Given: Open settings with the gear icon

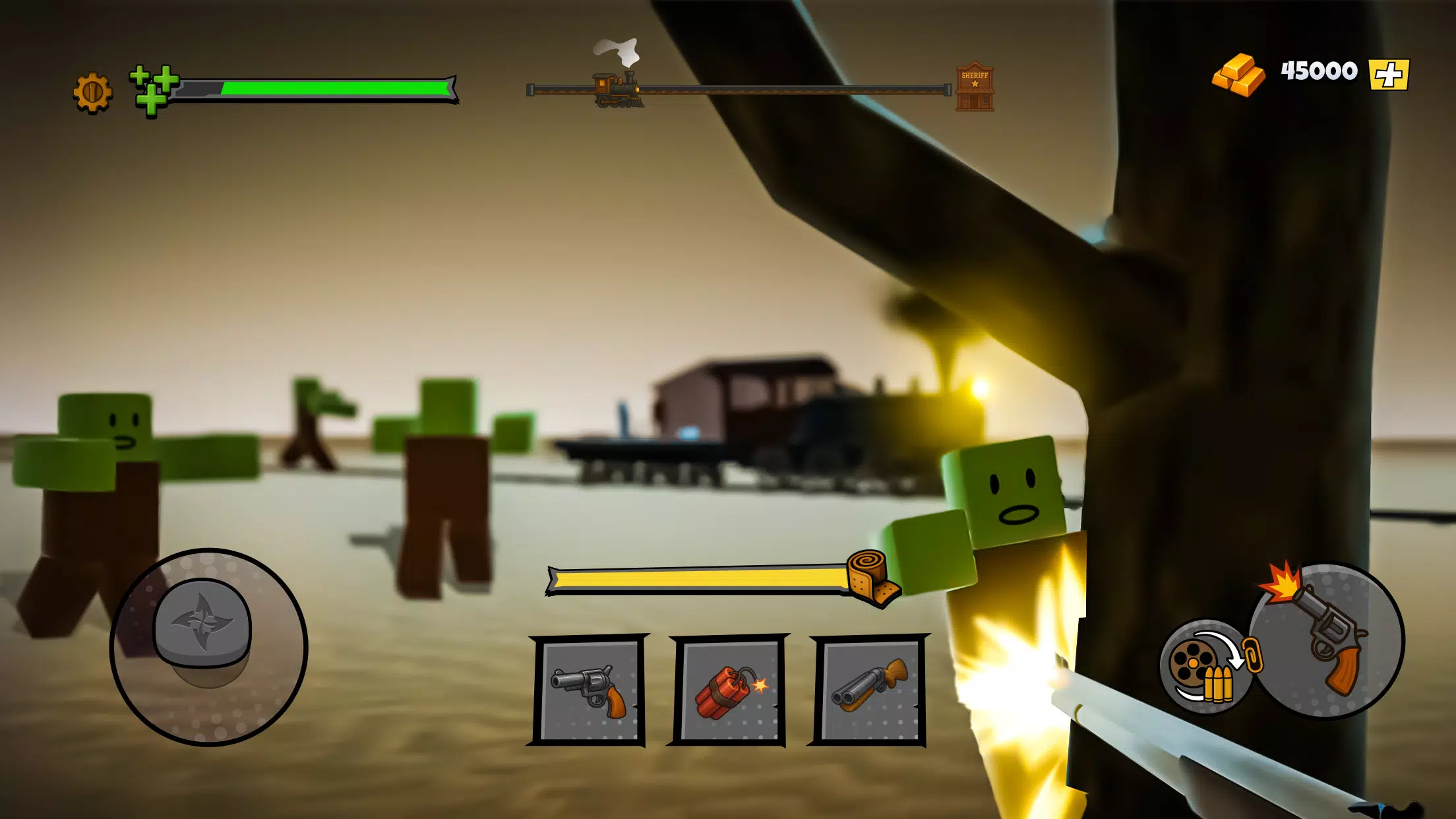Looking at the screenshot, I should pyautogui.click(x=92, y=92).
